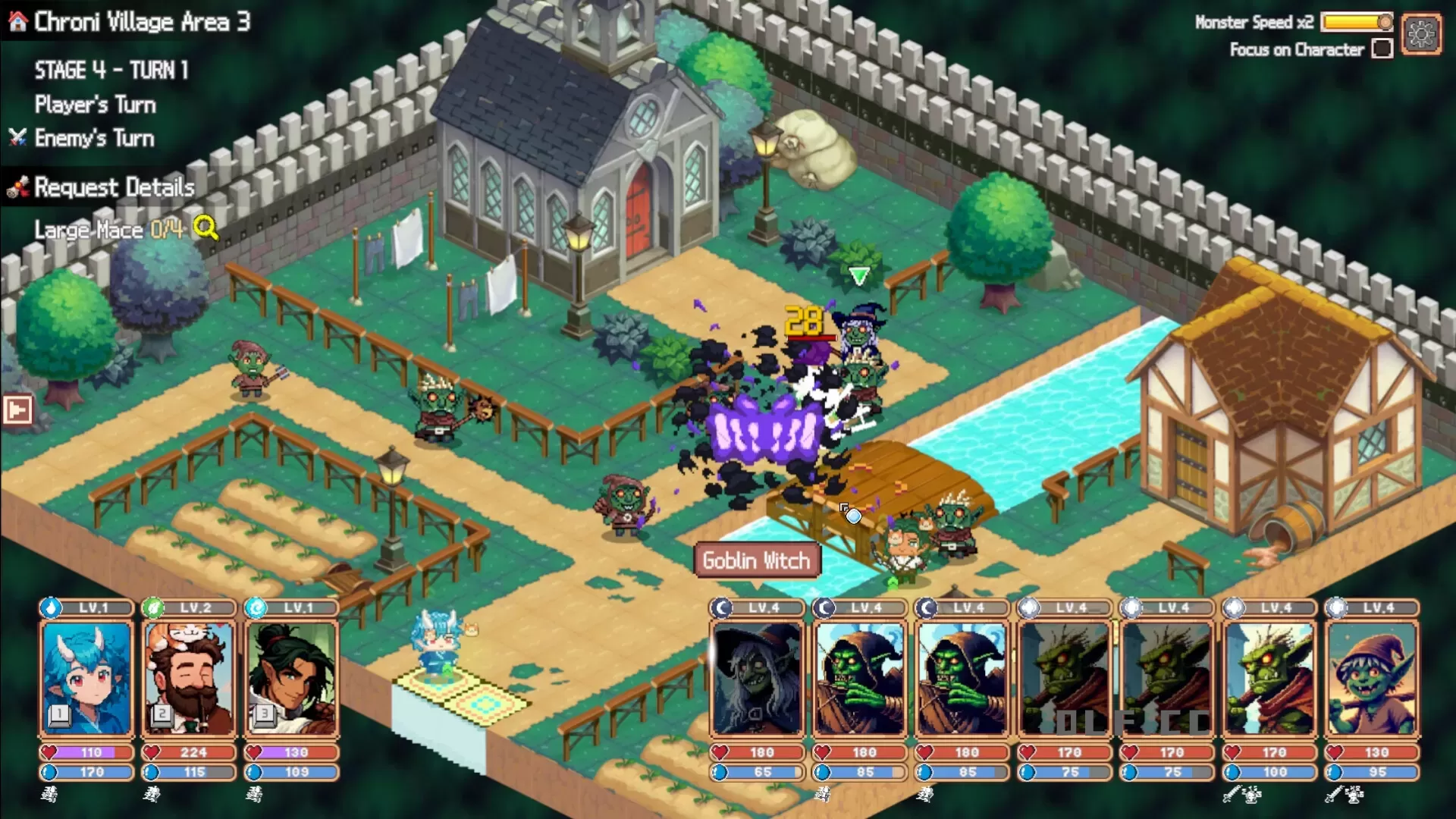Expand the side panel arrow tab

pos(17,410)
